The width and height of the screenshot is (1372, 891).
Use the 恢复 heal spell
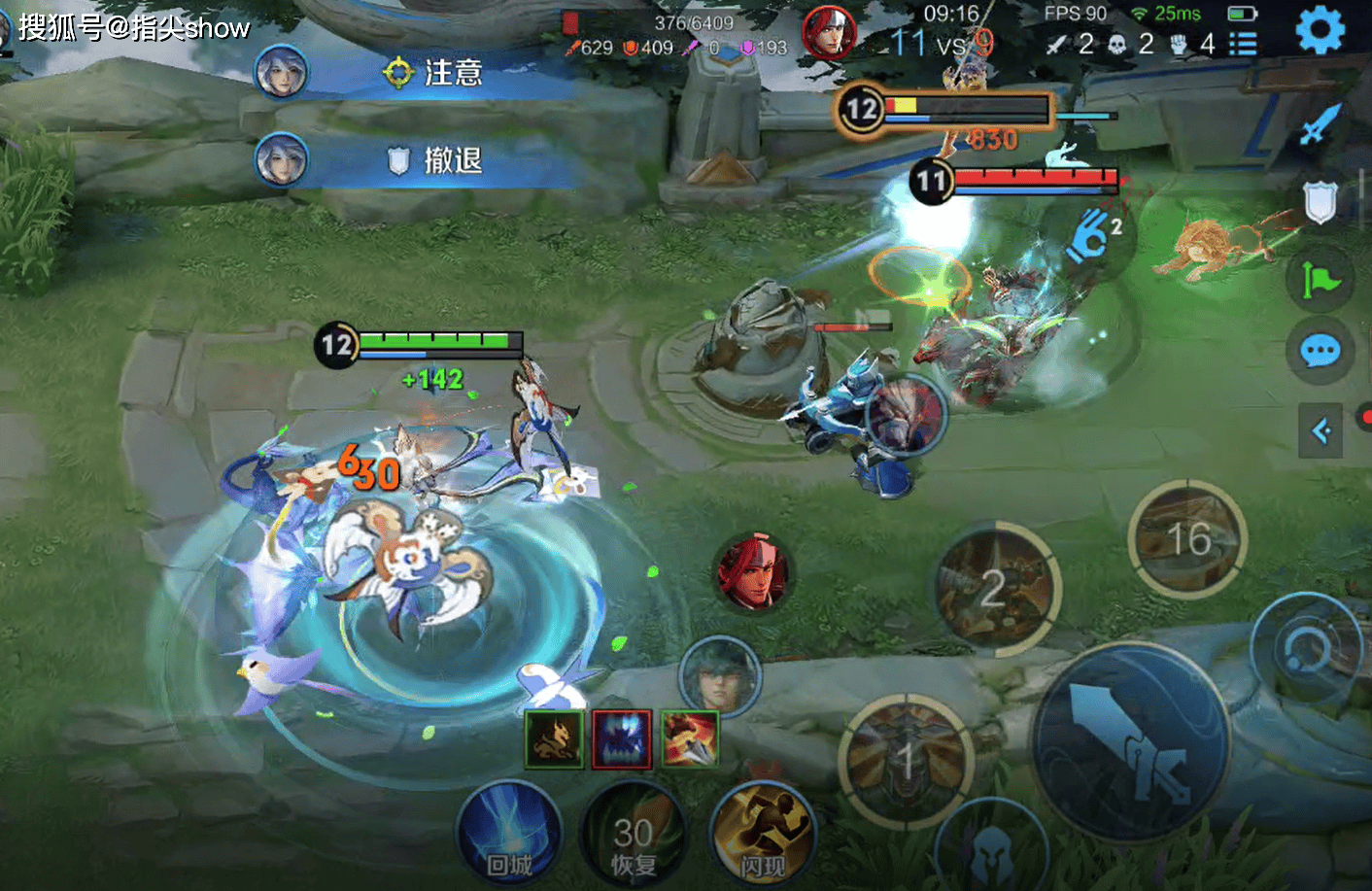point(633,836)
